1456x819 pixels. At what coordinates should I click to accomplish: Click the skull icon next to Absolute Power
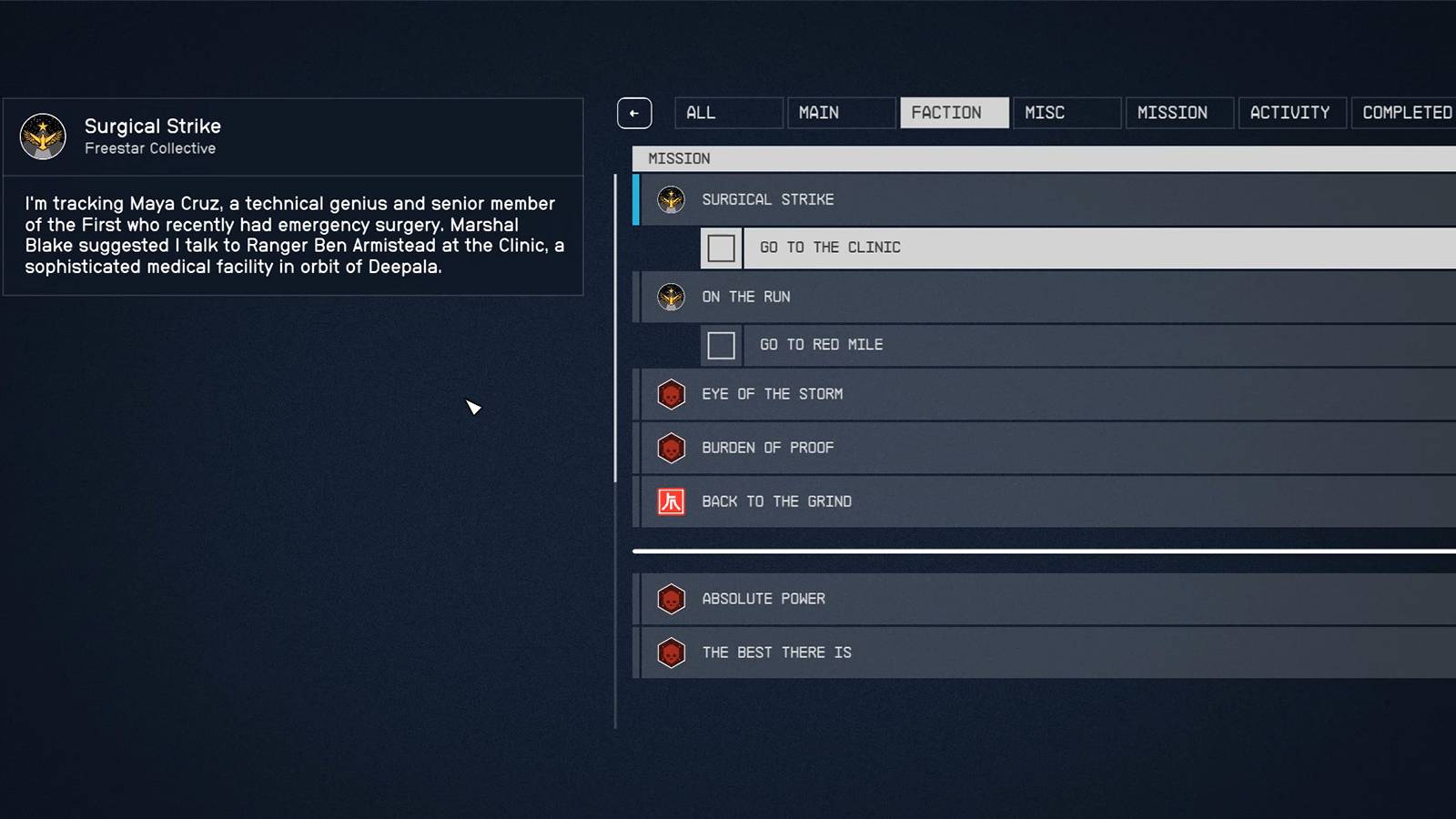click(671, 599)
